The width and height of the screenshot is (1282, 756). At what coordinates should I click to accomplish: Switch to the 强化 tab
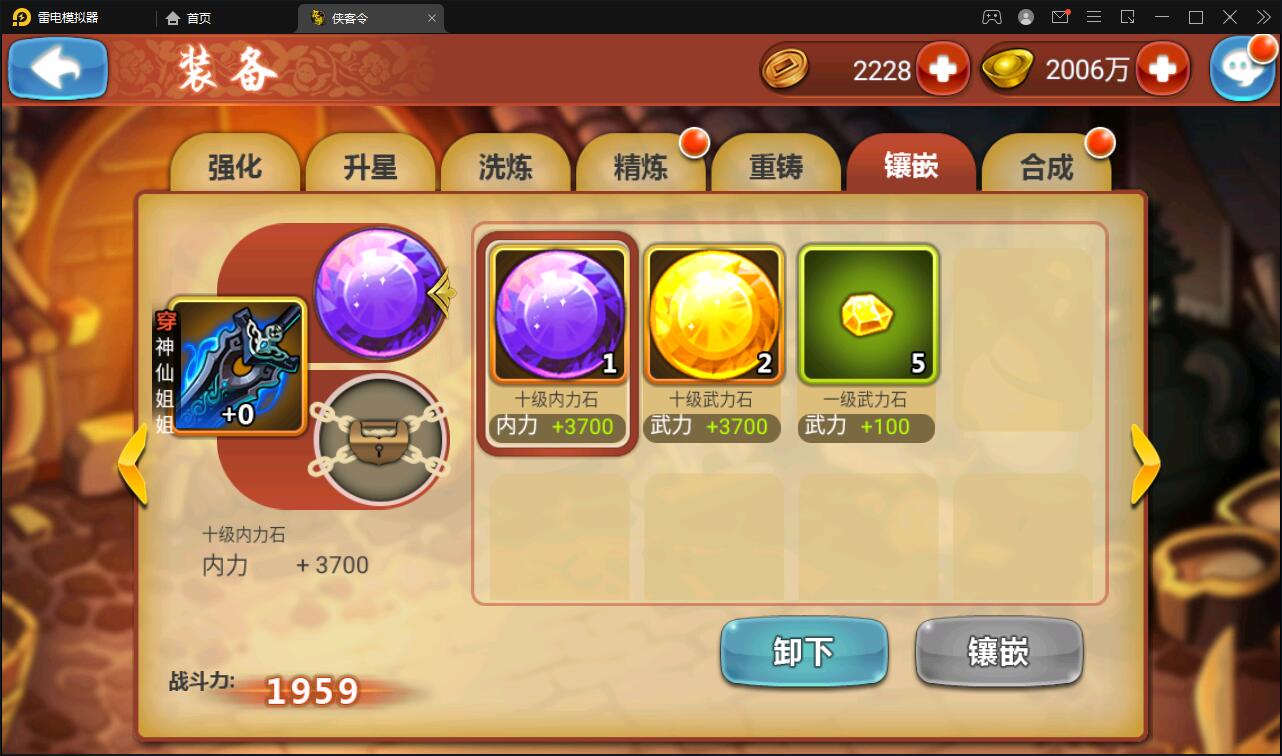click(236, 166)
